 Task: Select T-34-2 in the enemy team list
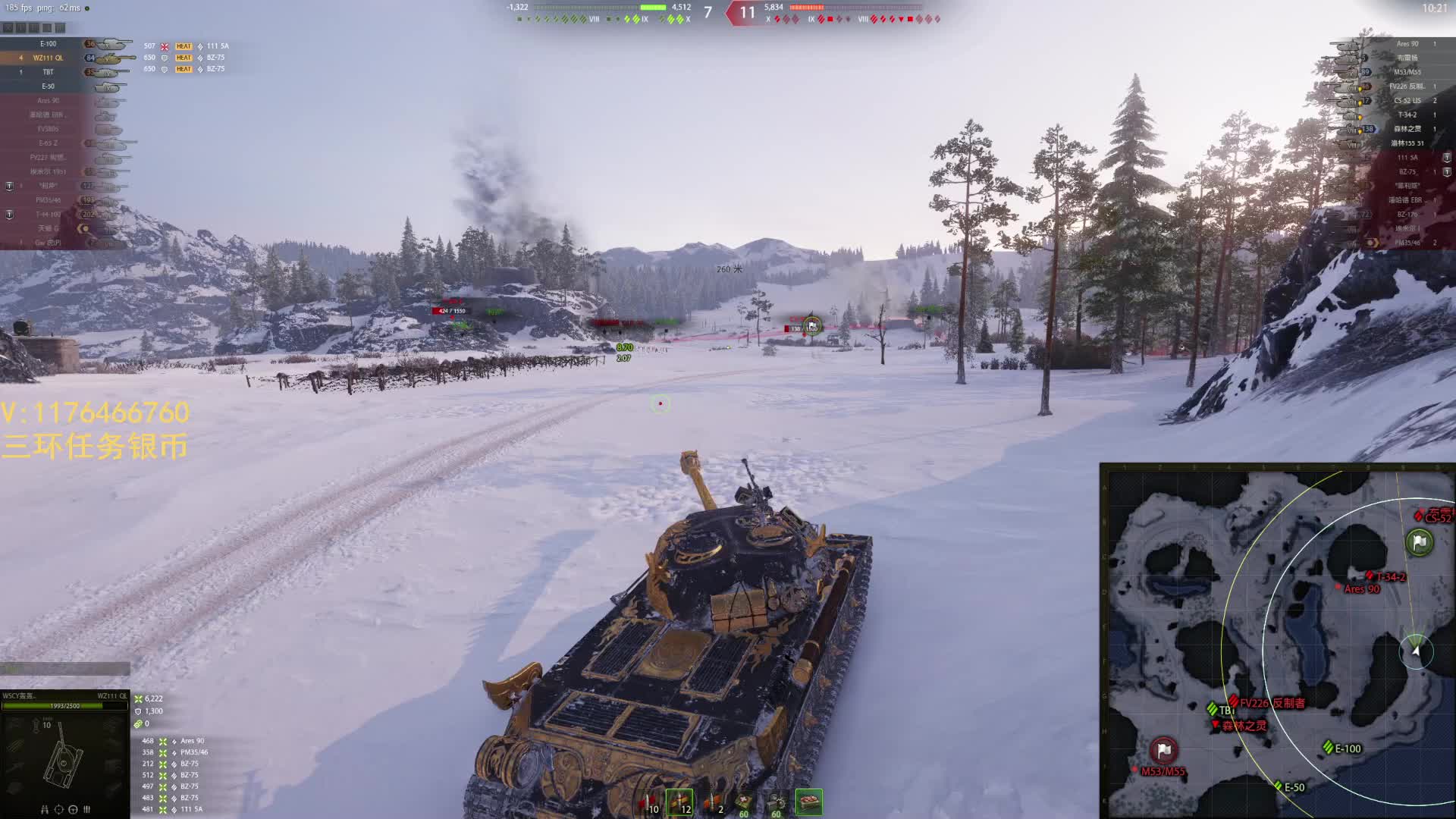pos(1406,115)
